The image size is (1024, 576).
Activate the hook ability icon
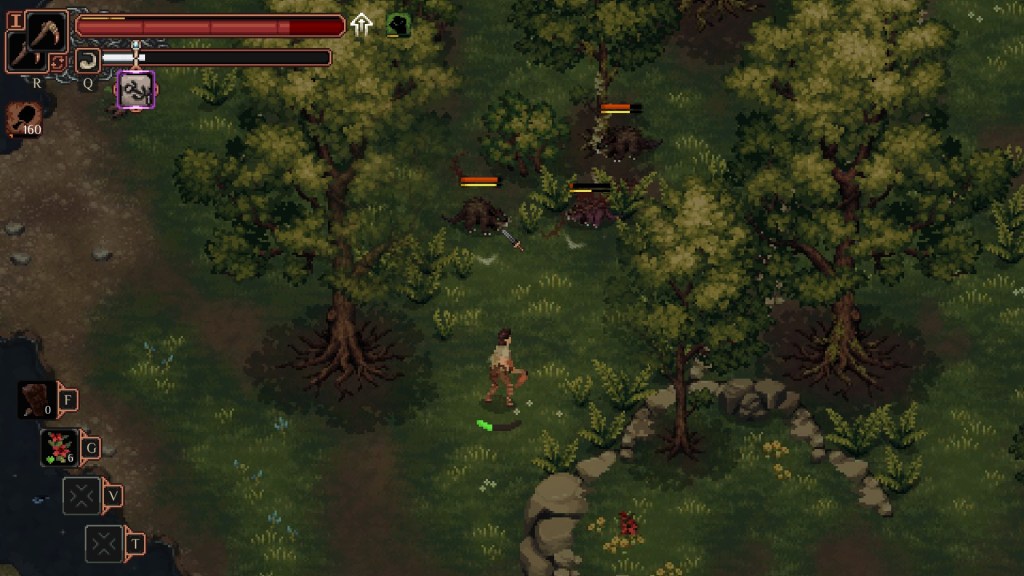point(87,60)
